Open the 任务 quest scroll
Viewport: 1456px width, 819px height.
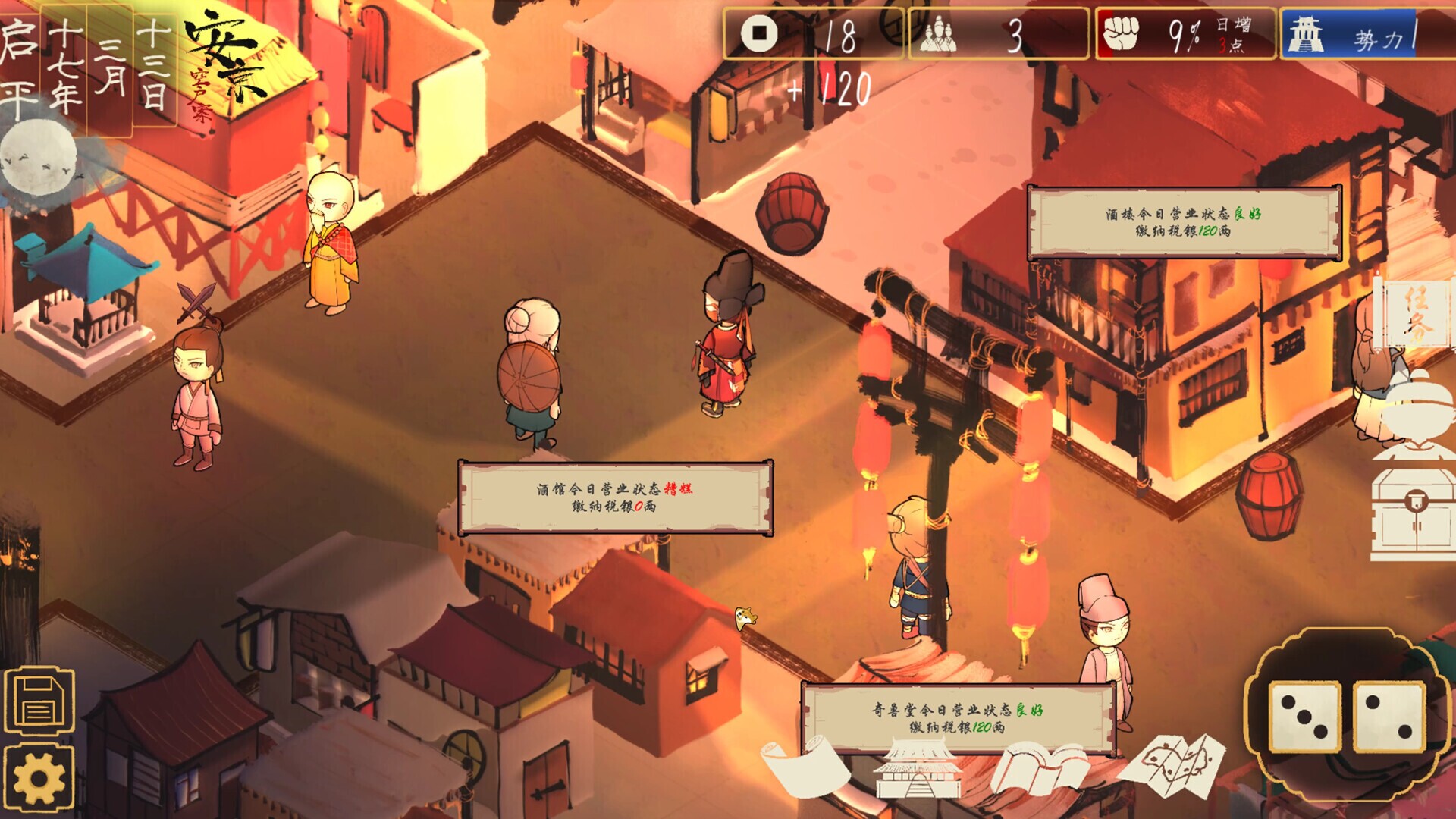1415,312
